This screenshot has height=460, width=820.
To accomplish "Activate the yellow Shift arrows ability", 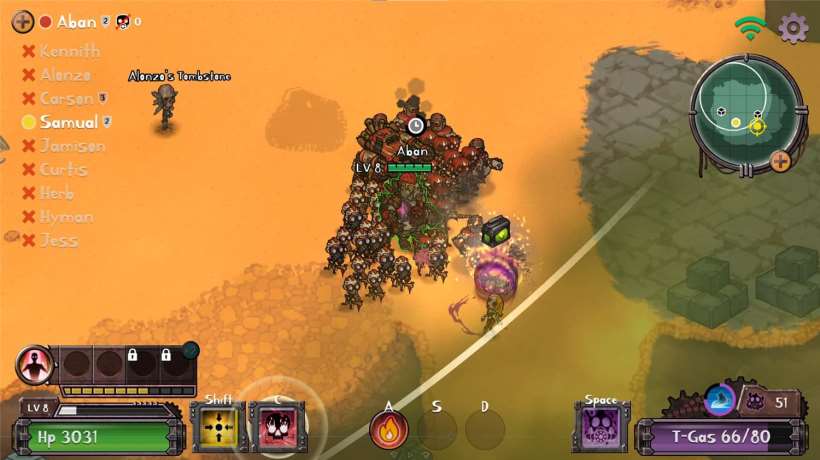I will (219, 427).
